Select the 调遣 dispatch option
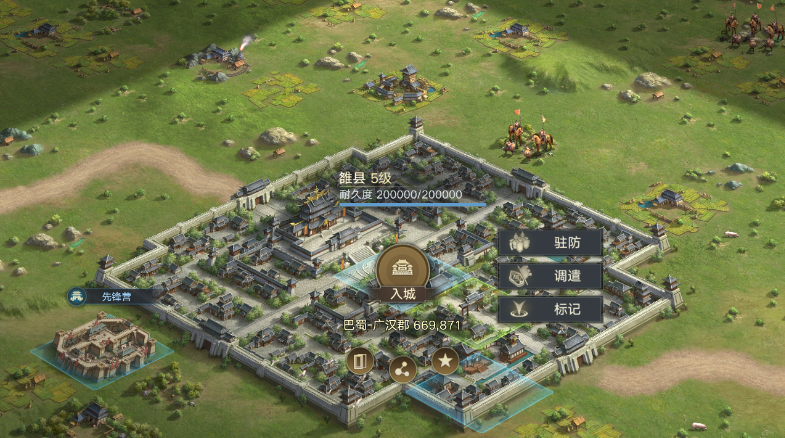The width and height of the screenshot is (785, 438). point(550,276)
